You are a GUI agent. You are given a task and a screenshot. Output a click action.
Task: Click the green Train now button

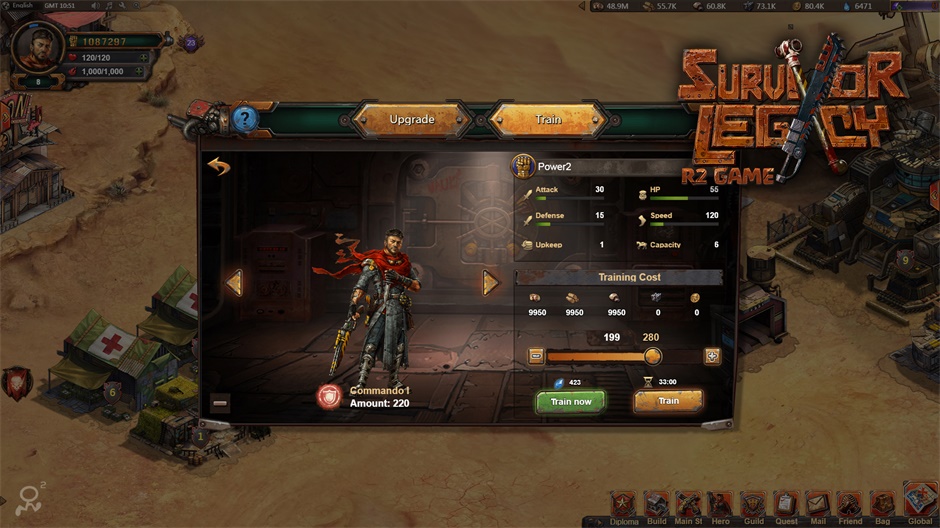[571, 401]
